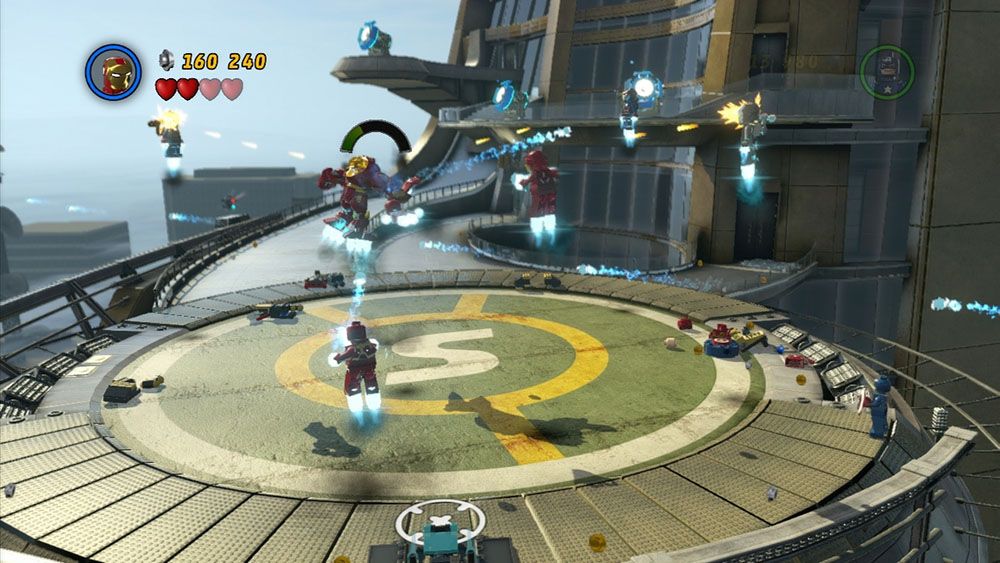Click the Captain America player-two portrait

pos(886,72)
